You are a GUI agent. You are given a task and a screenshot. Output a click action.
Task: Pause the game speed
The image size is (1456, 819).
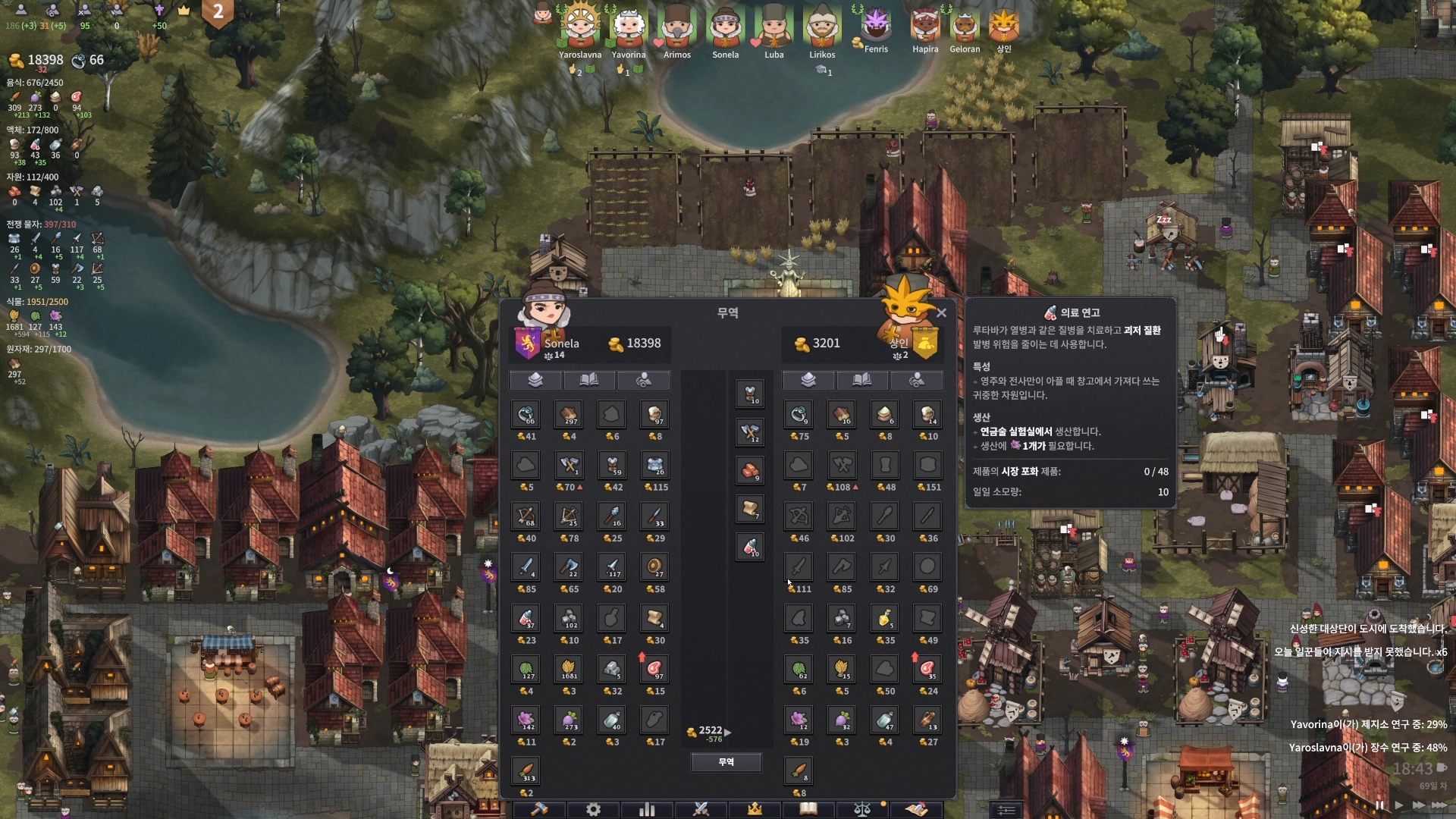[1379, 805]
